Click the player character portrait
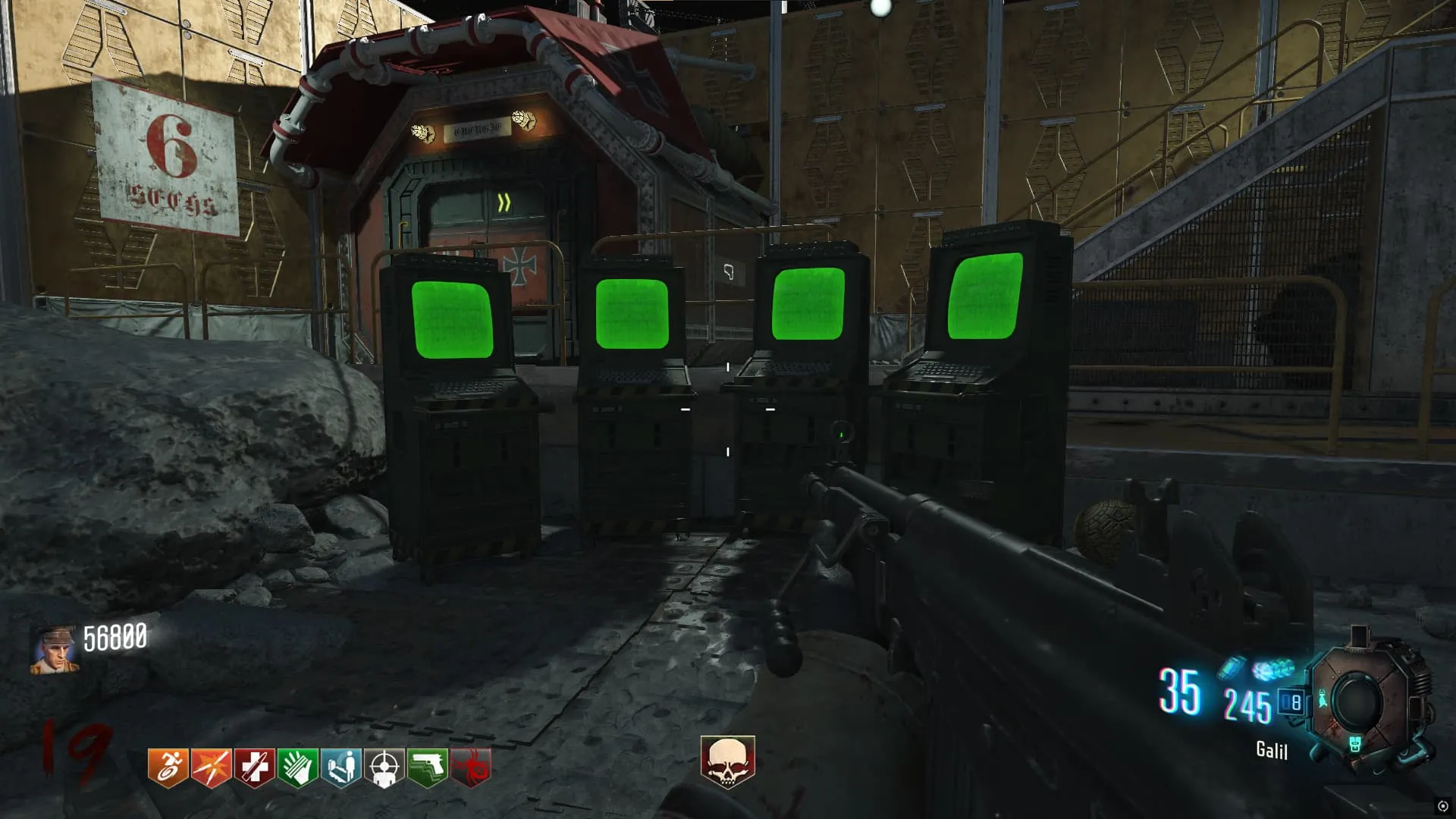1456x819 pixels. tap(54, 649)
